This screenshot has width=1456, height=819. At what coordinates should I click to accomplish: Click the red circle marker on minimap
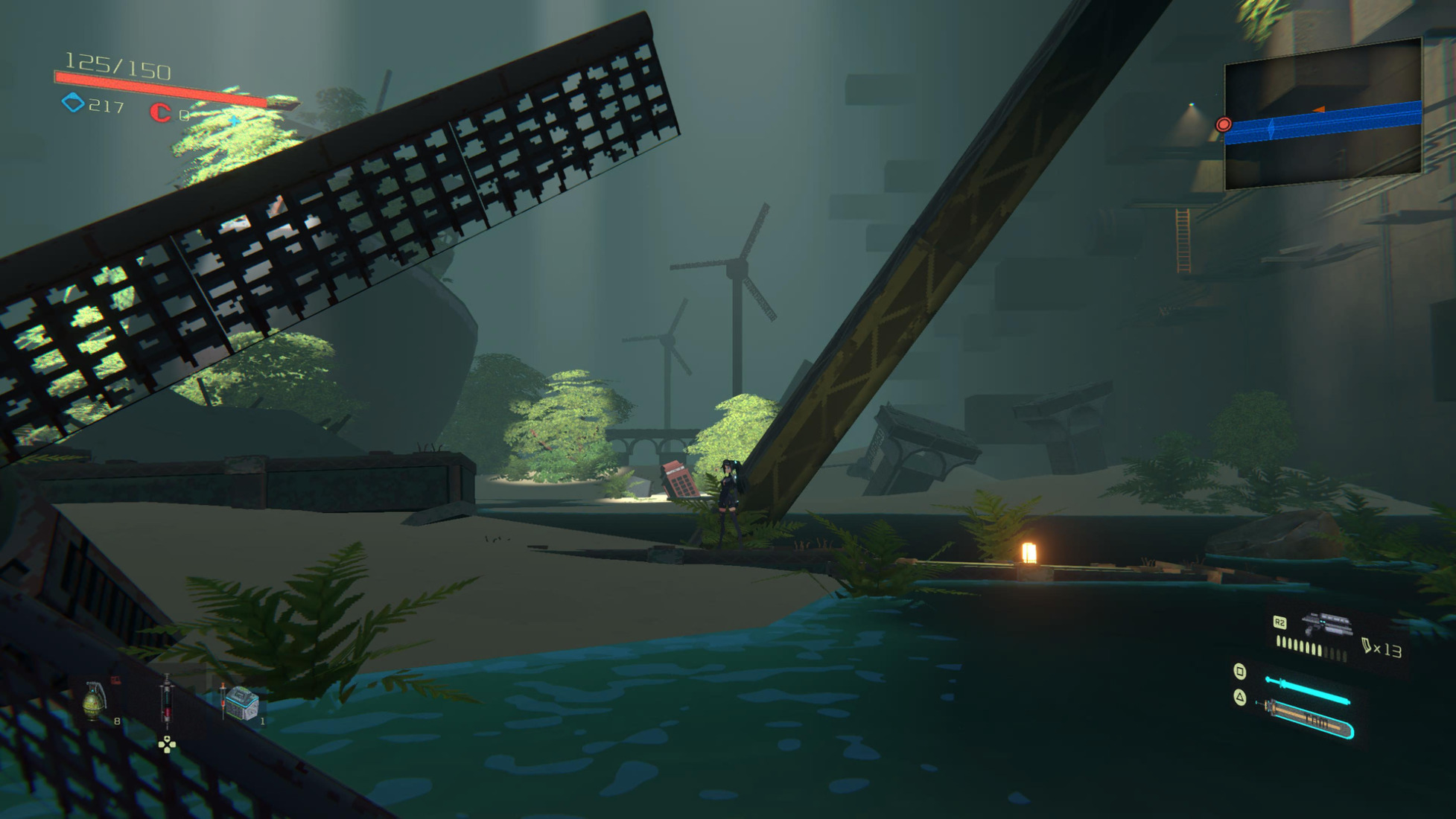[x=1223, y=124]
